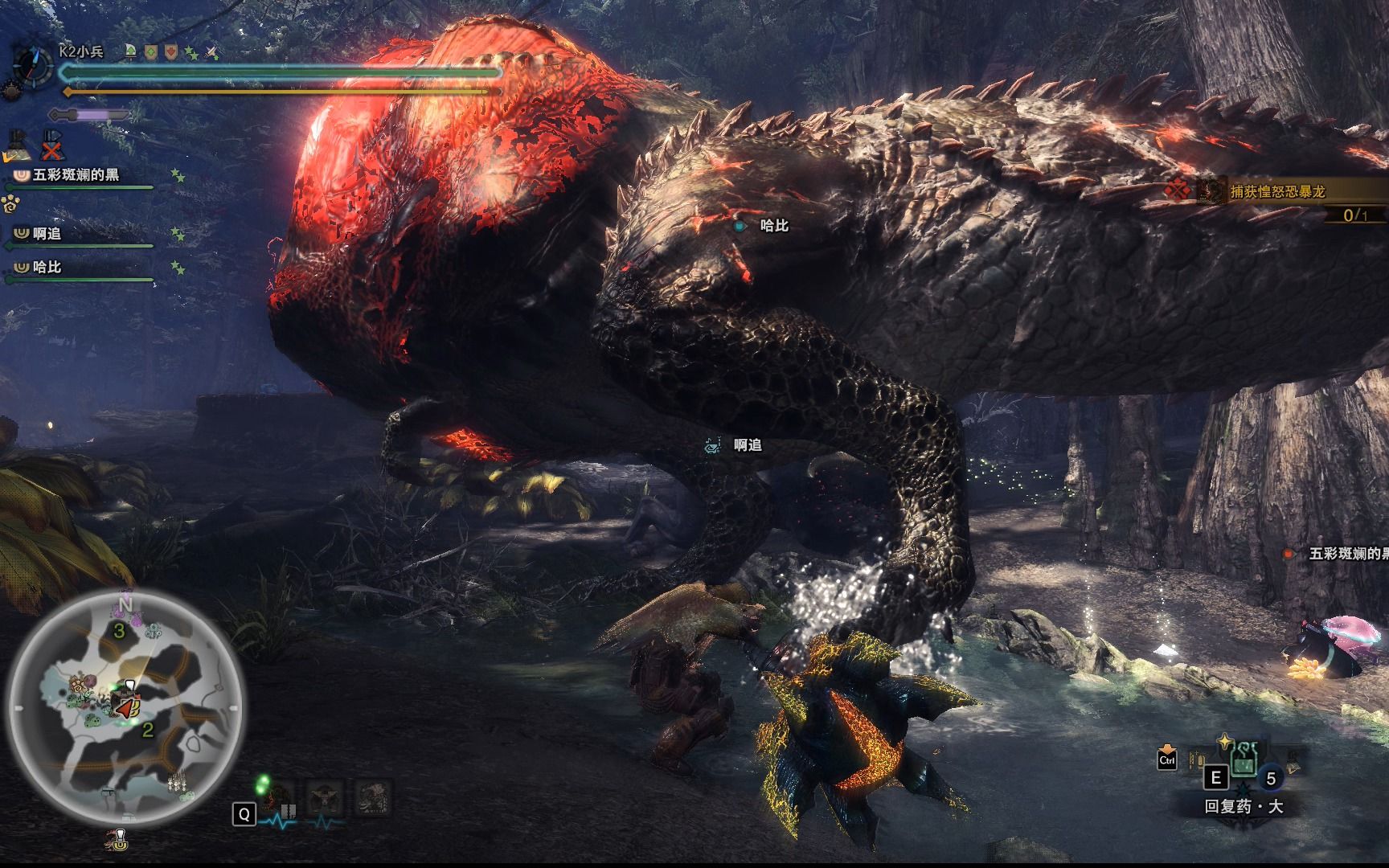Open the 捕获惶怒恐暴龙 quest objective tracker
Viewport: 1389px width, 868px height.
point(1278,191)
